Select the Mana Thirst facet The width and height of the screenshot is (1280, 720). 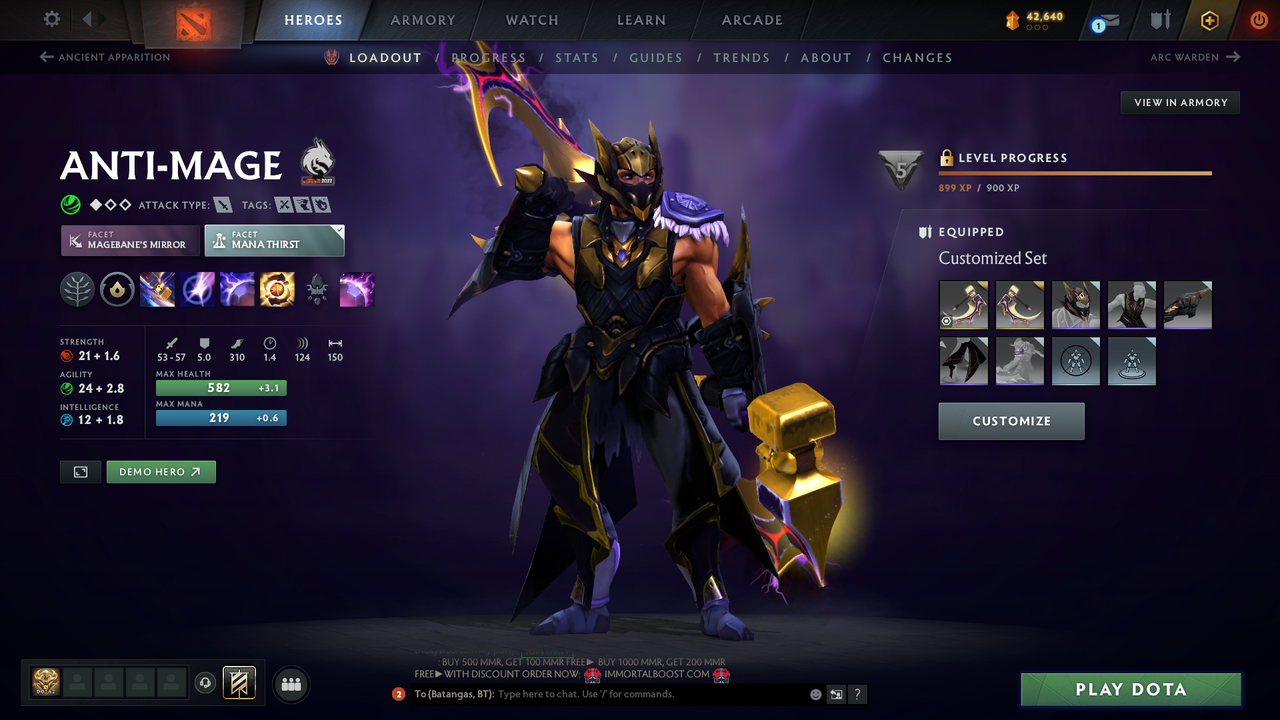[274, 240]
